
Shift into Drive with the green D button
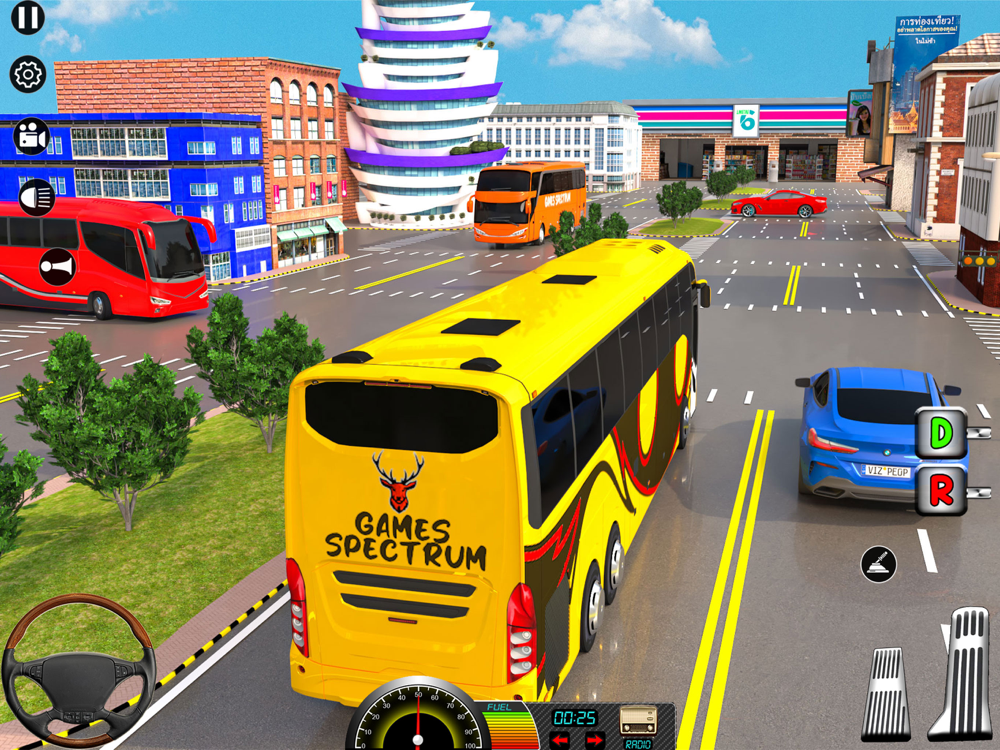point(941,433)
